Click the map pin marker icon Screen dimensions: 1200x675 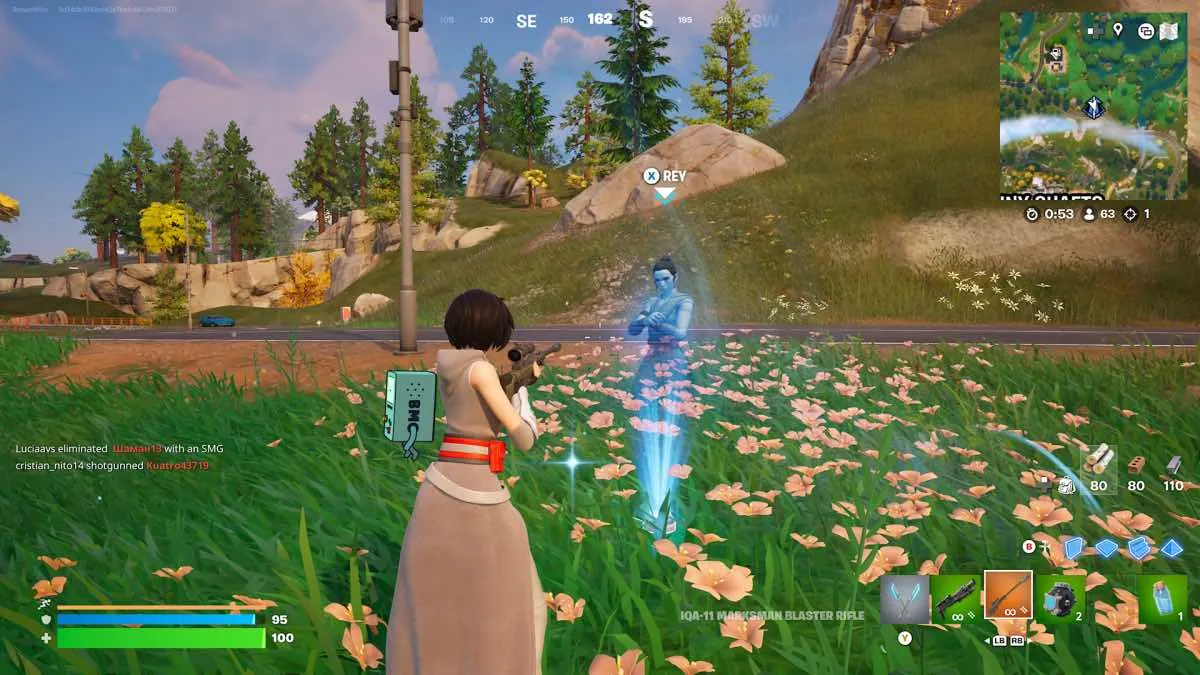pos(1117,31)
